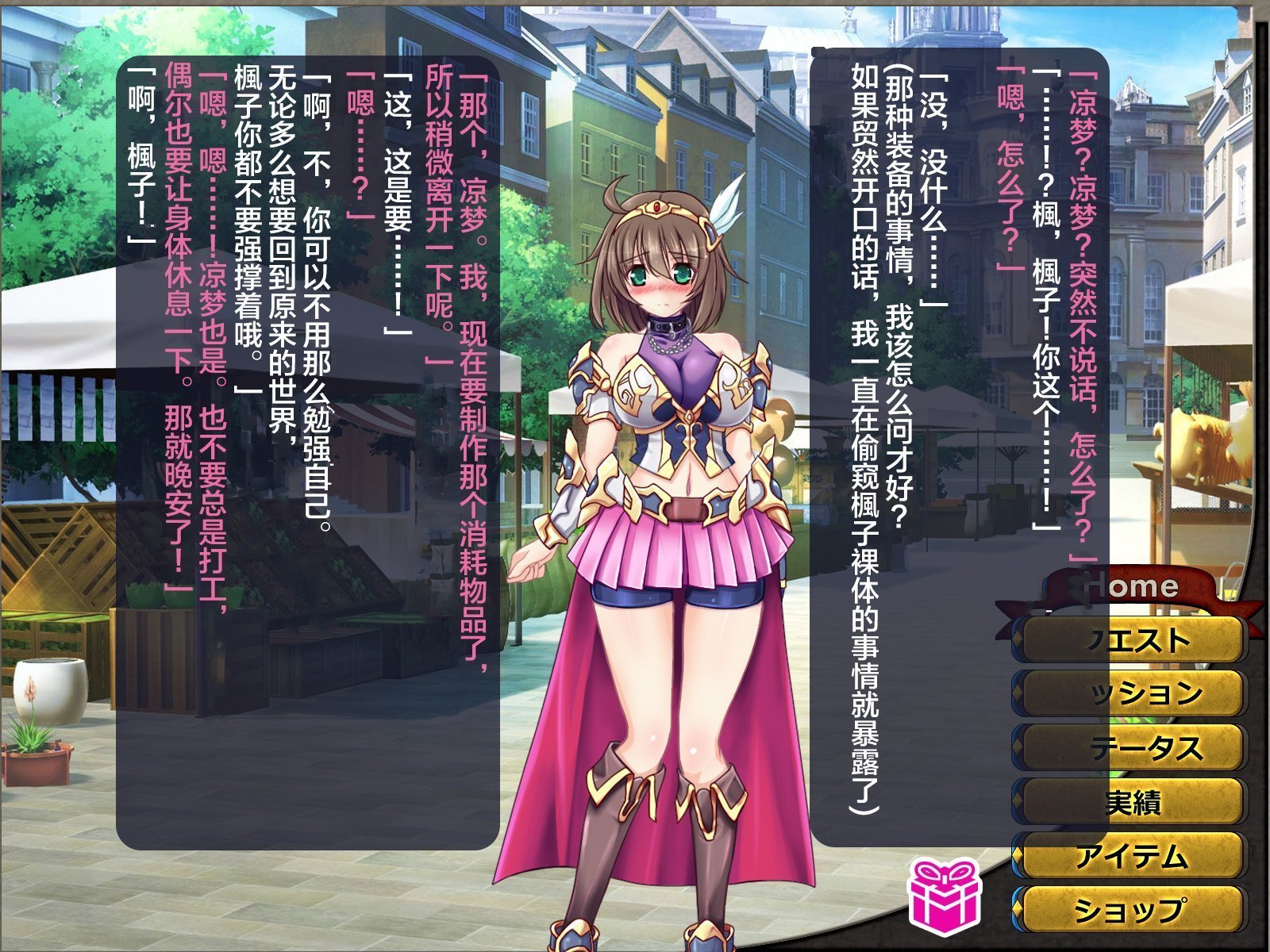Open the アイテム item menu
The image size is (1270, 952).
[x=1131, y=856]
